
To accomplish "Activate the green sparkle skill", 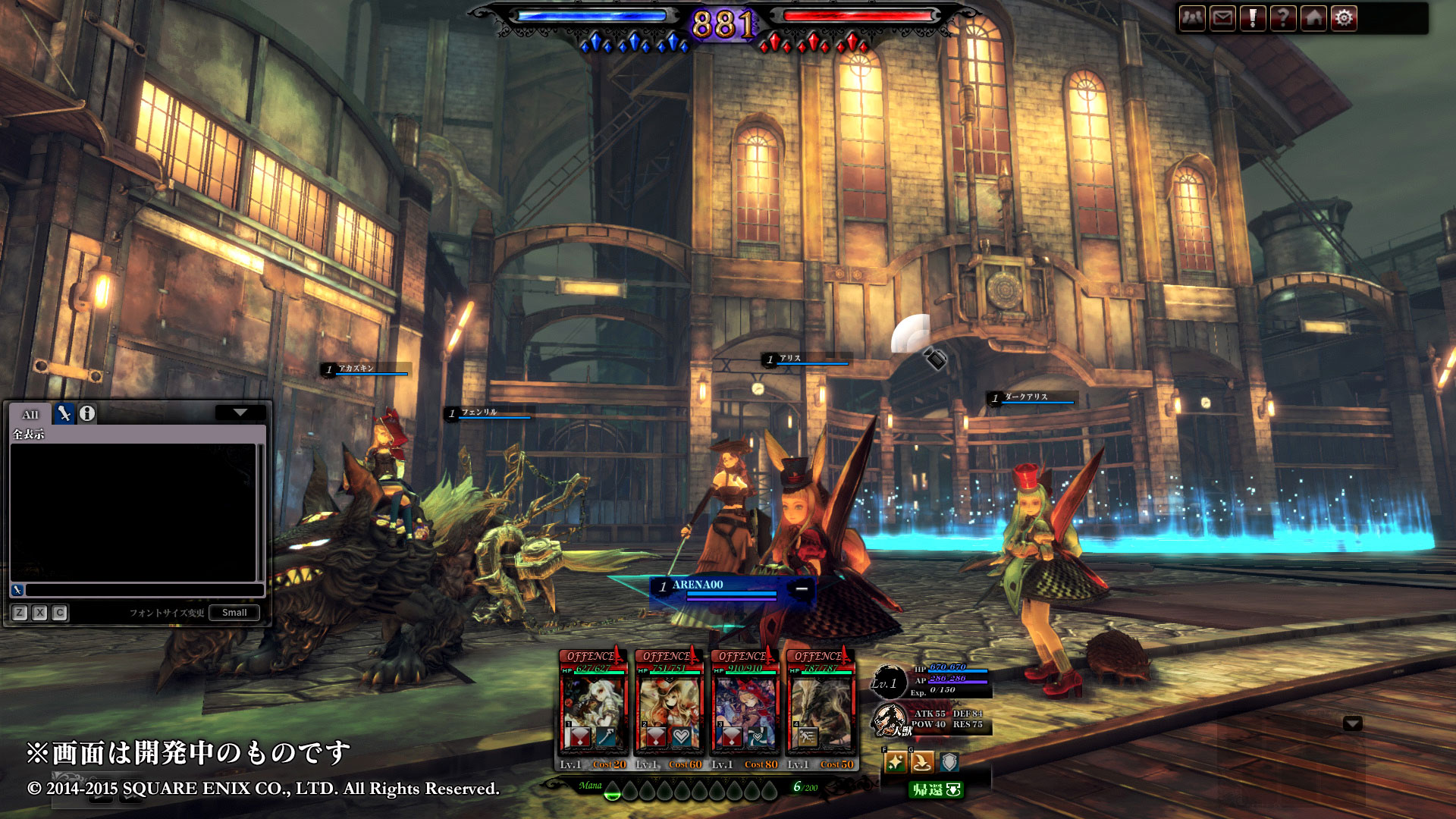I will click(896, 762).
